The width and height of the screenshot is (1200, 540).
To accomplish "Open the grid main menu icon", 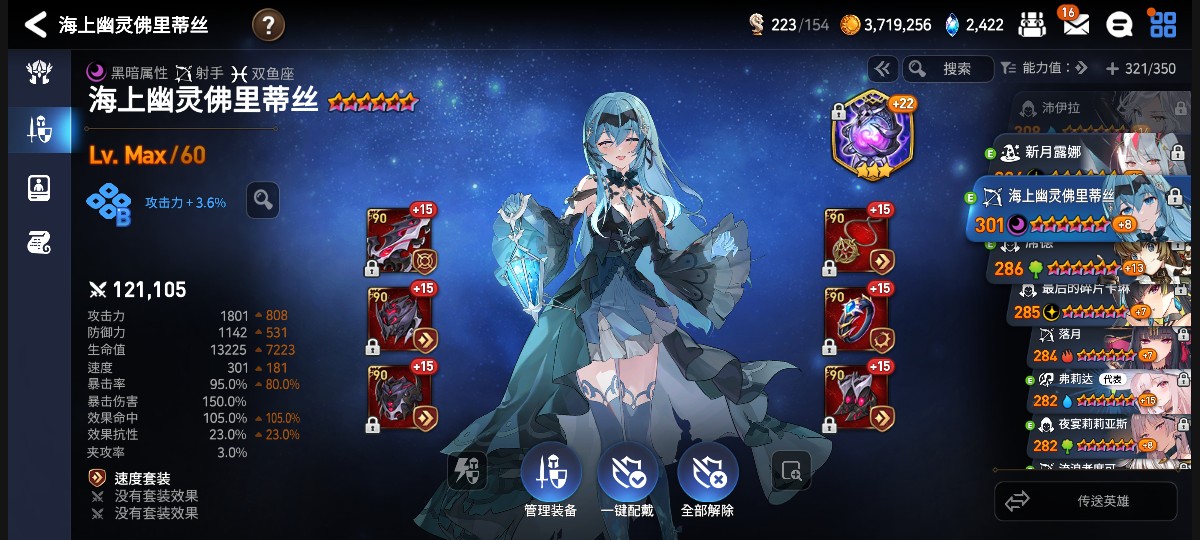I will coord(1162,24).
